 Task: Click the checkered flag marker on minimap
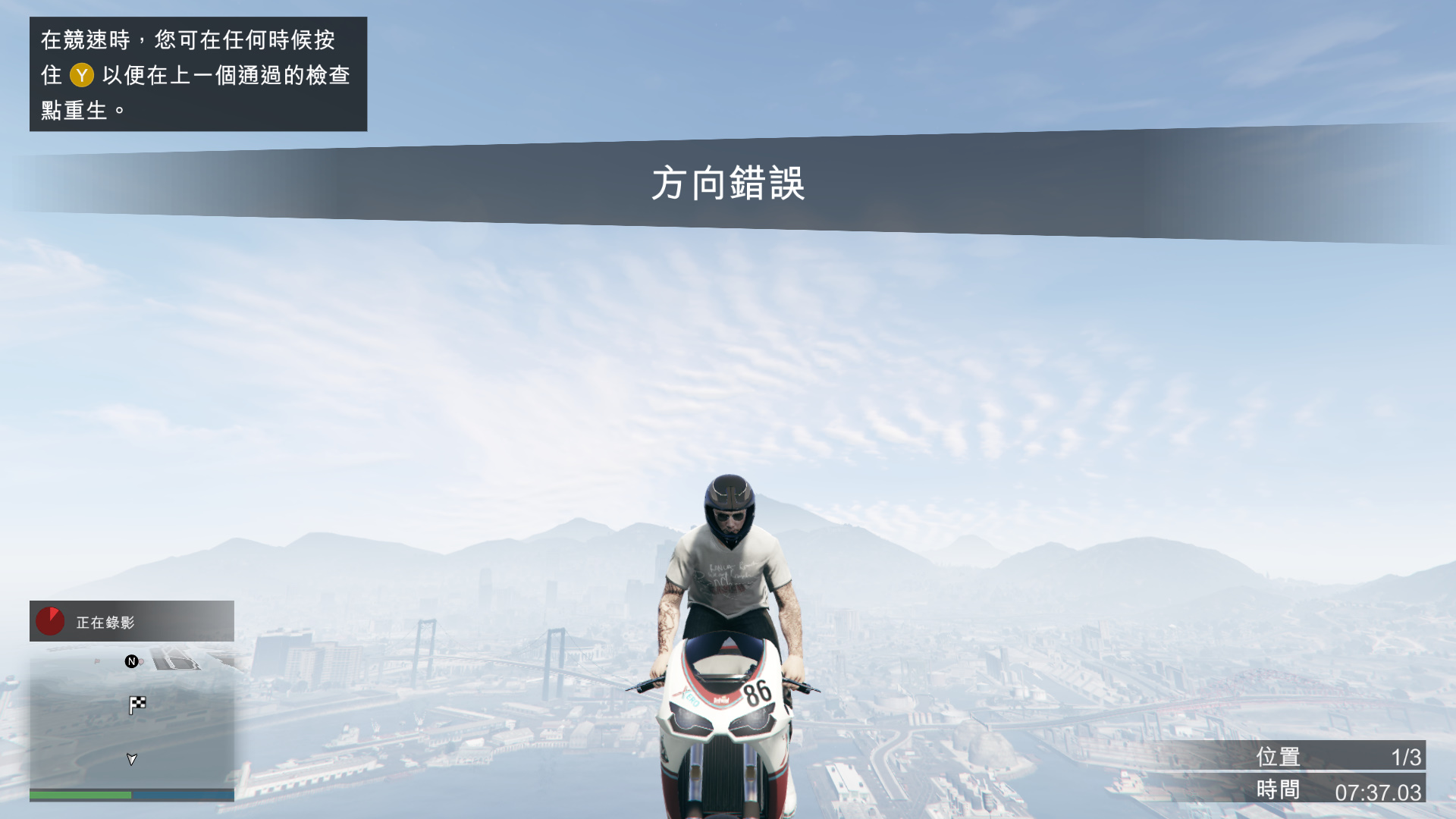coord(137,705)
